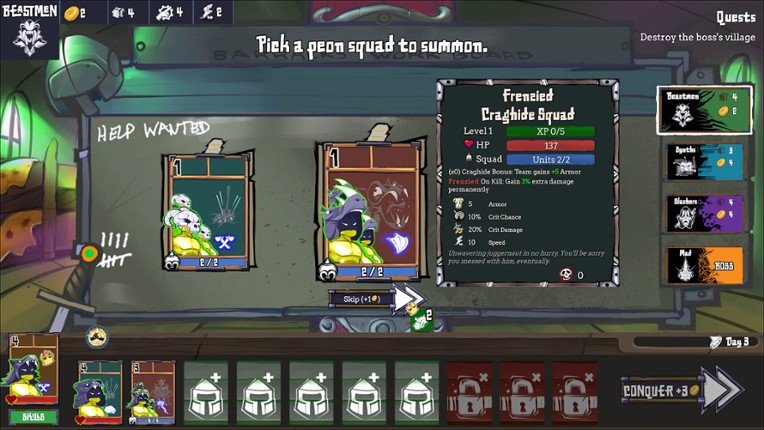Select the Synths faction panel

706,162
